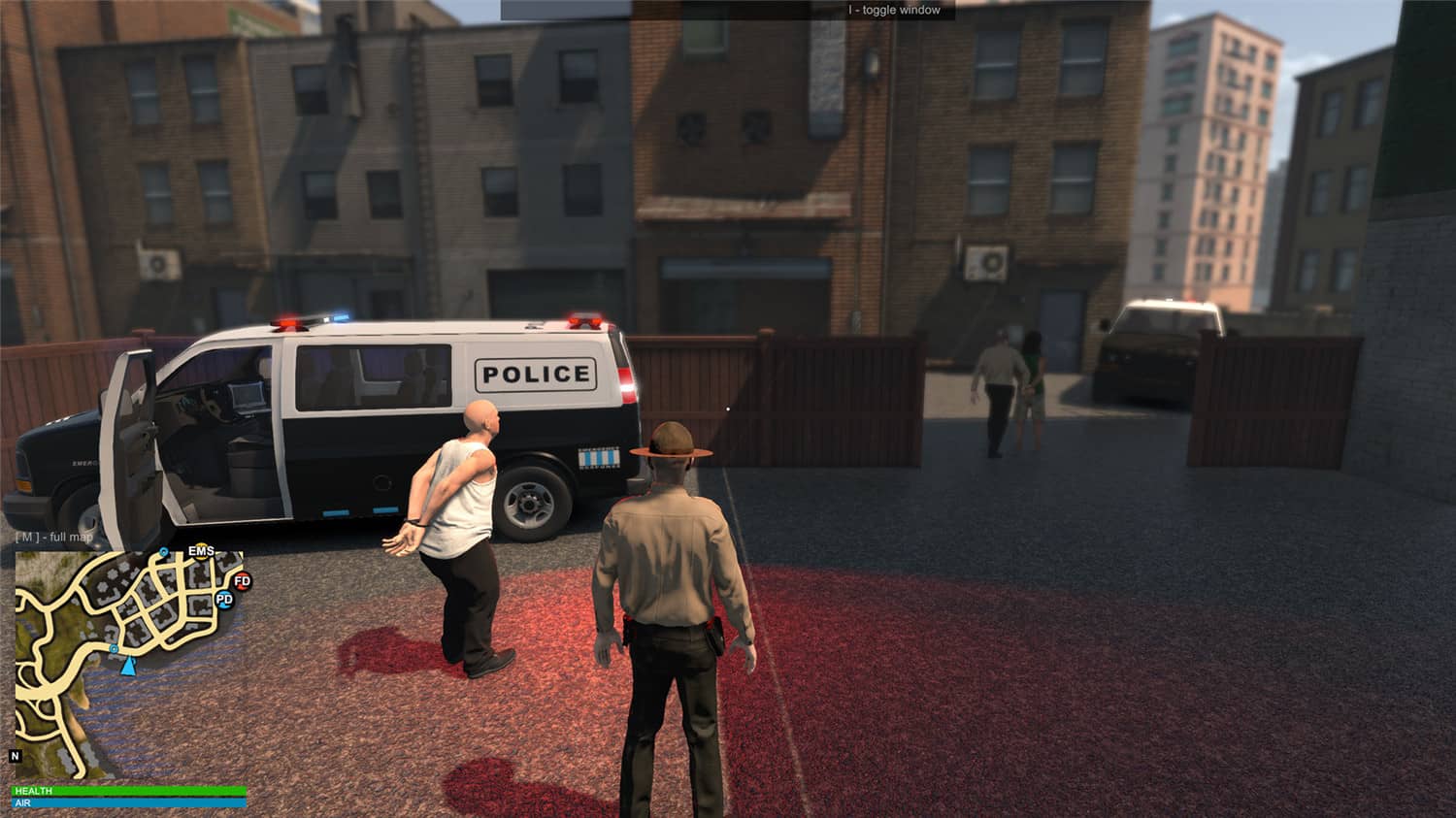Toggle the window using the 'I - toggle window' prompt
Screen dimensions: 1456x818
[893, 9]
